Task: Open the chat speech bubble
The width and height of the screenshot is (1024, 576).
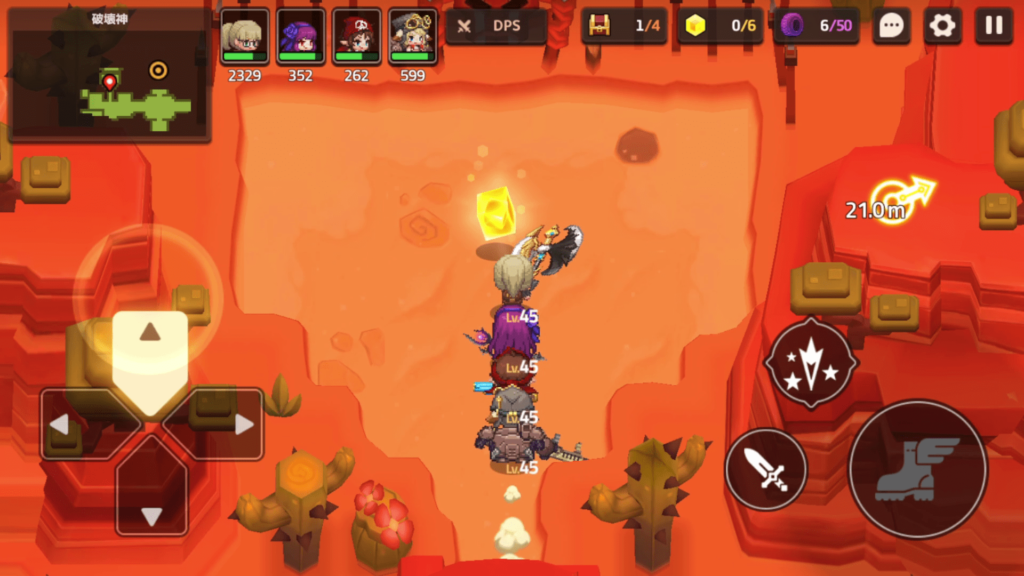Action: pos(891,26)
